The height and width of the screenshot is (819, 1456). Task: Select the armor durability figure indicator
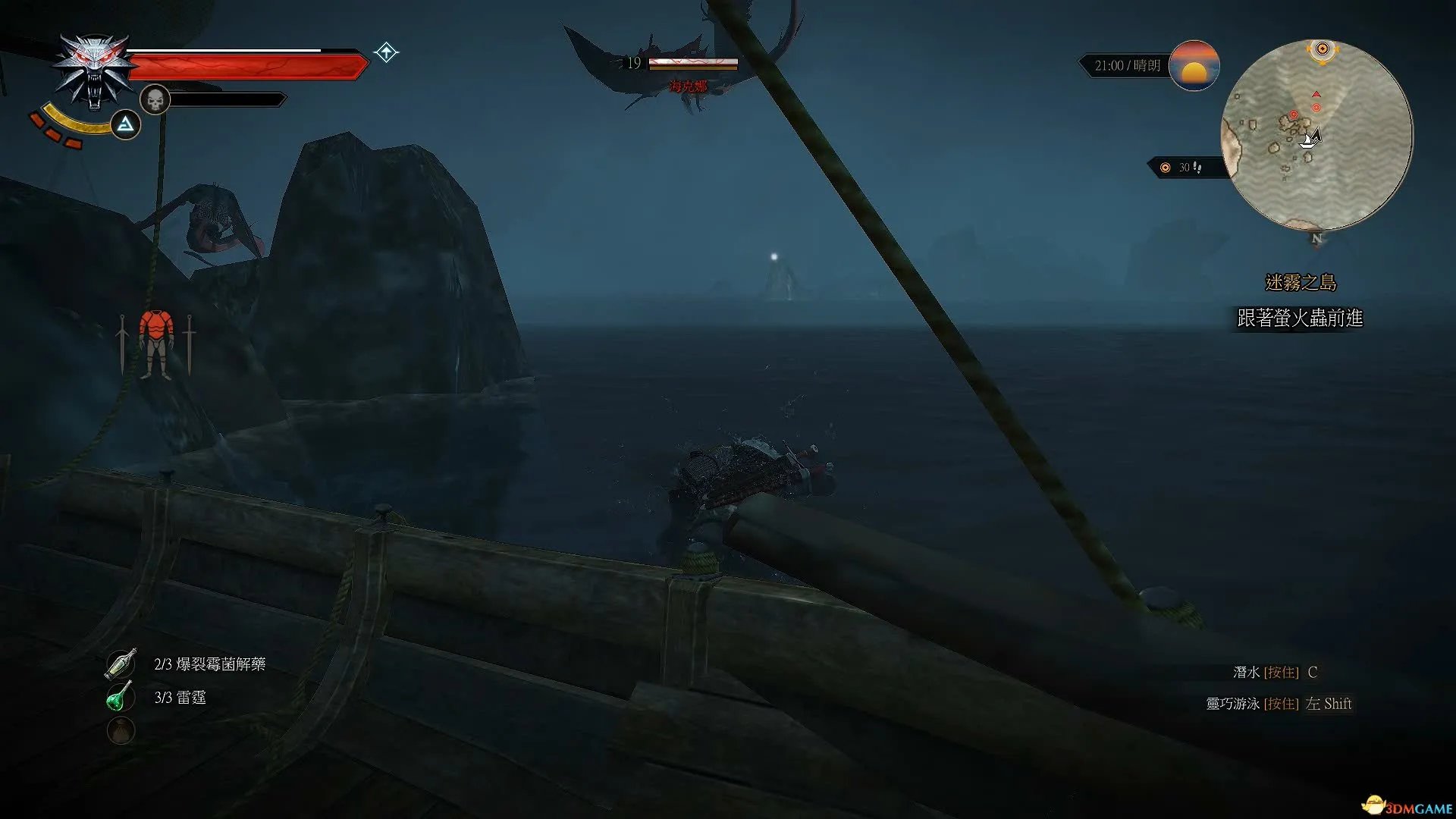coord(156,344)
